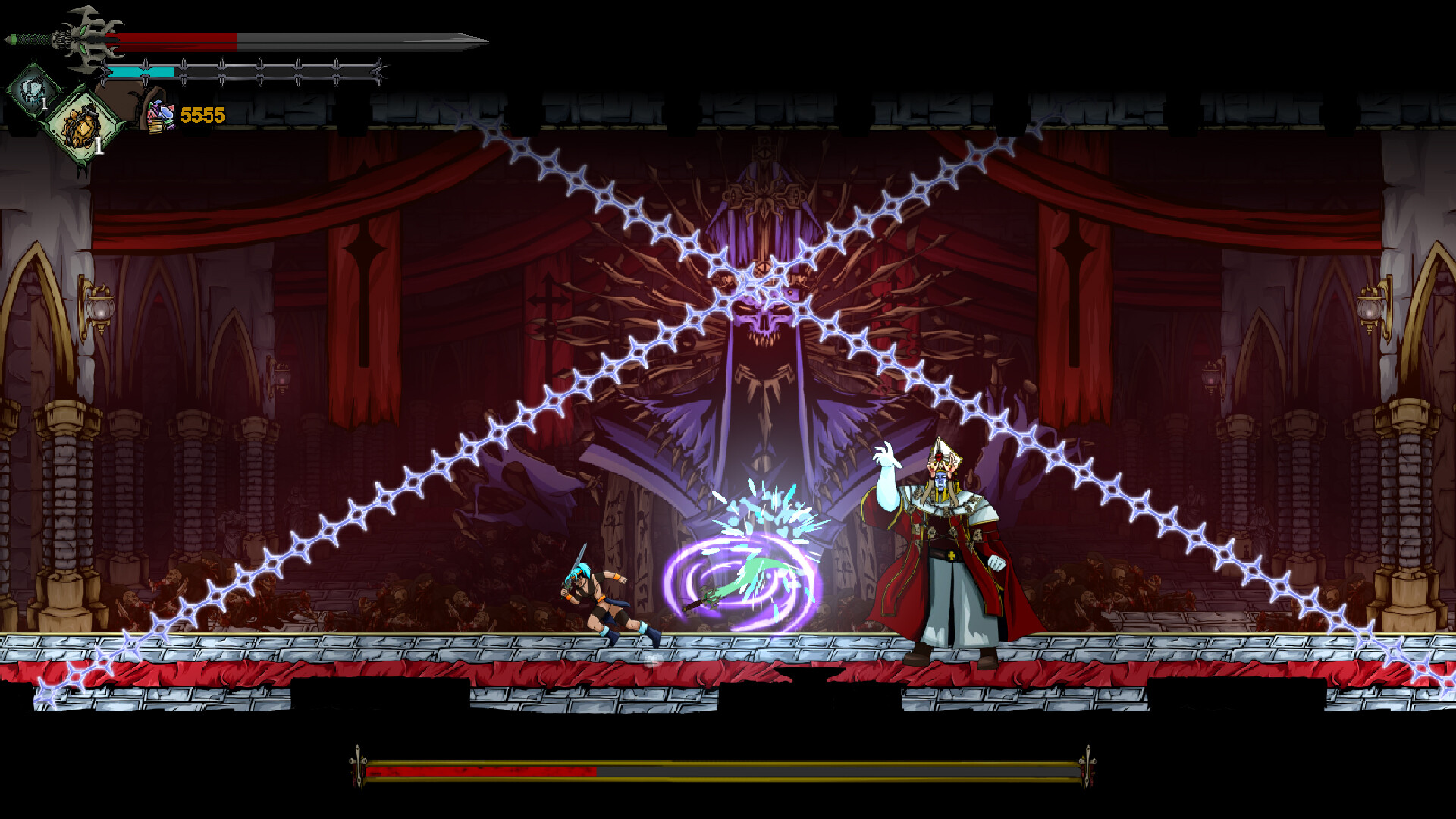Select the spiked mace item slot icon
1456x819 pixels.
click(x=80, y=127)
